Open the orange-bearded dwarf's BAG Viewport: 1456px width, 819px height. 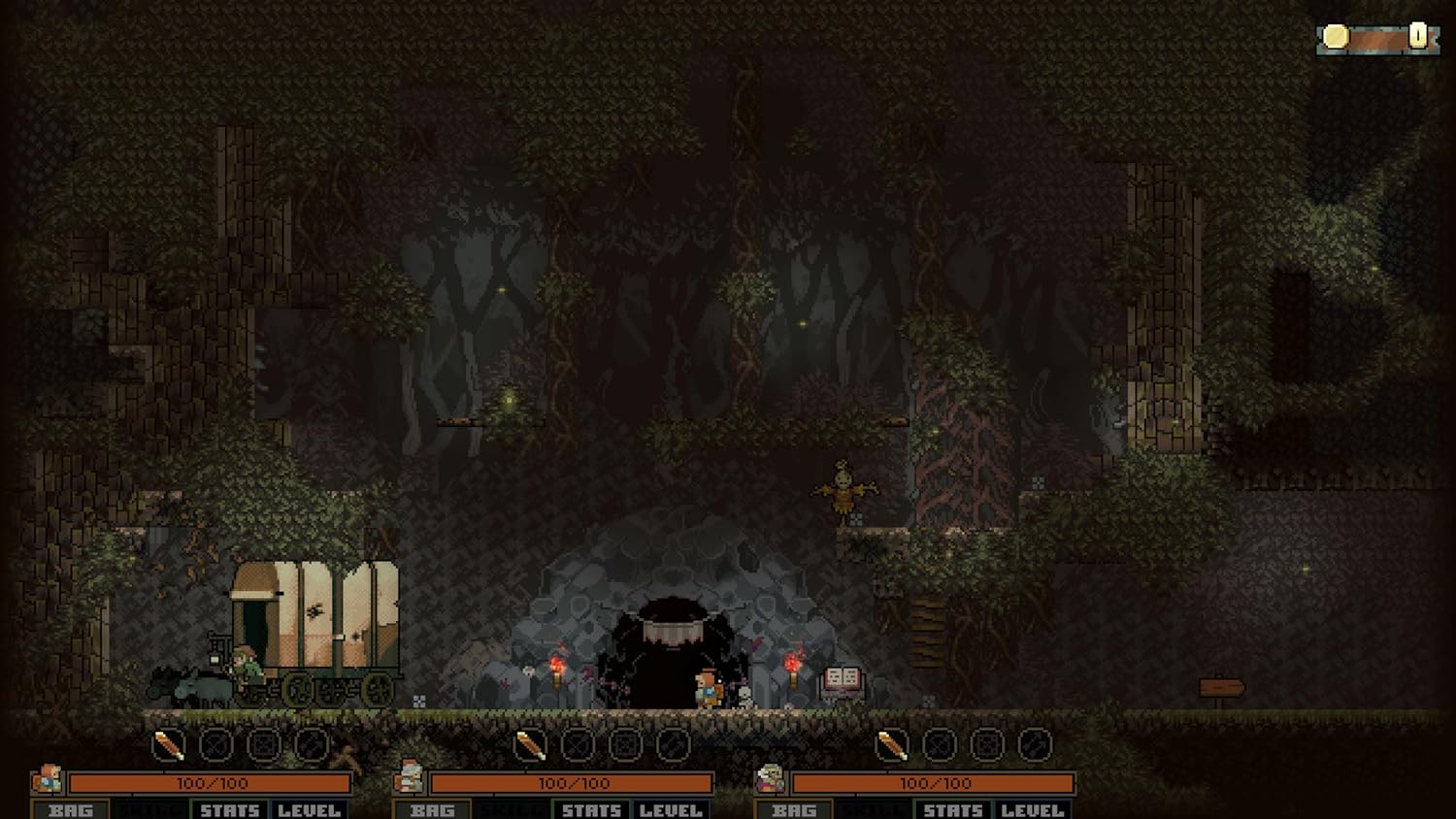(x=71, y=809)
